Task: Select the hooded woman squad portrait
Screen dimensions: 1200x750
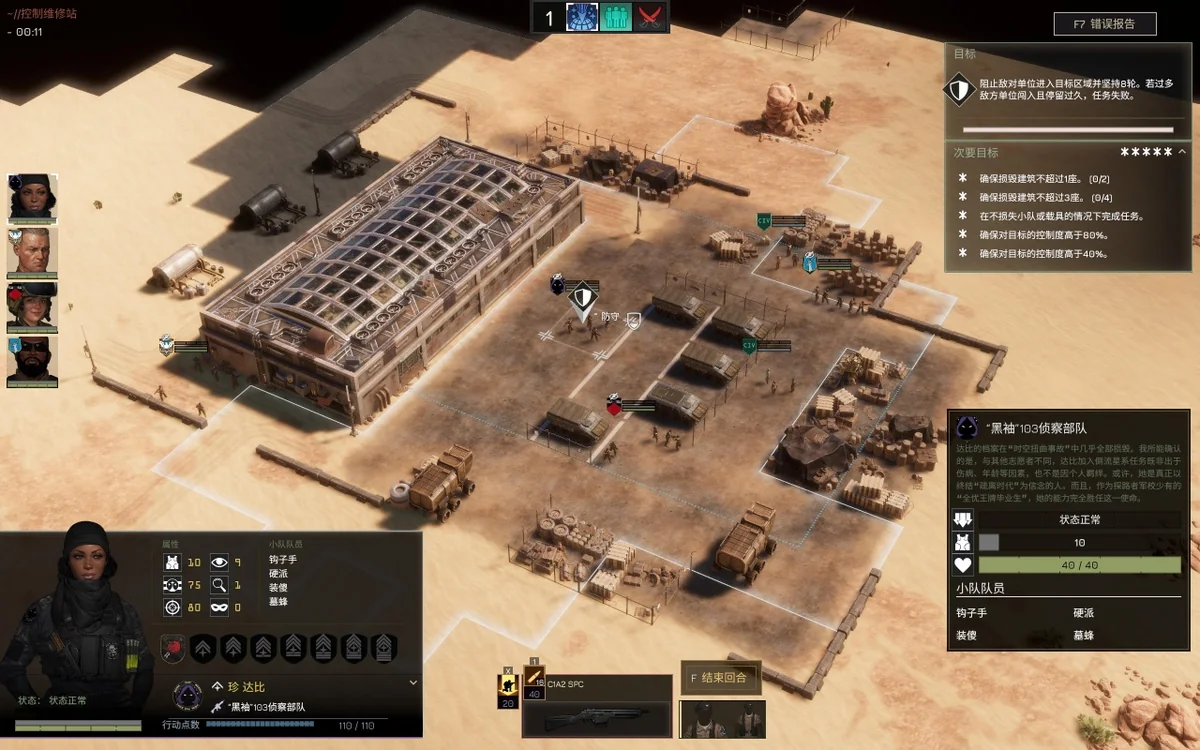Action: click(33, 198)
